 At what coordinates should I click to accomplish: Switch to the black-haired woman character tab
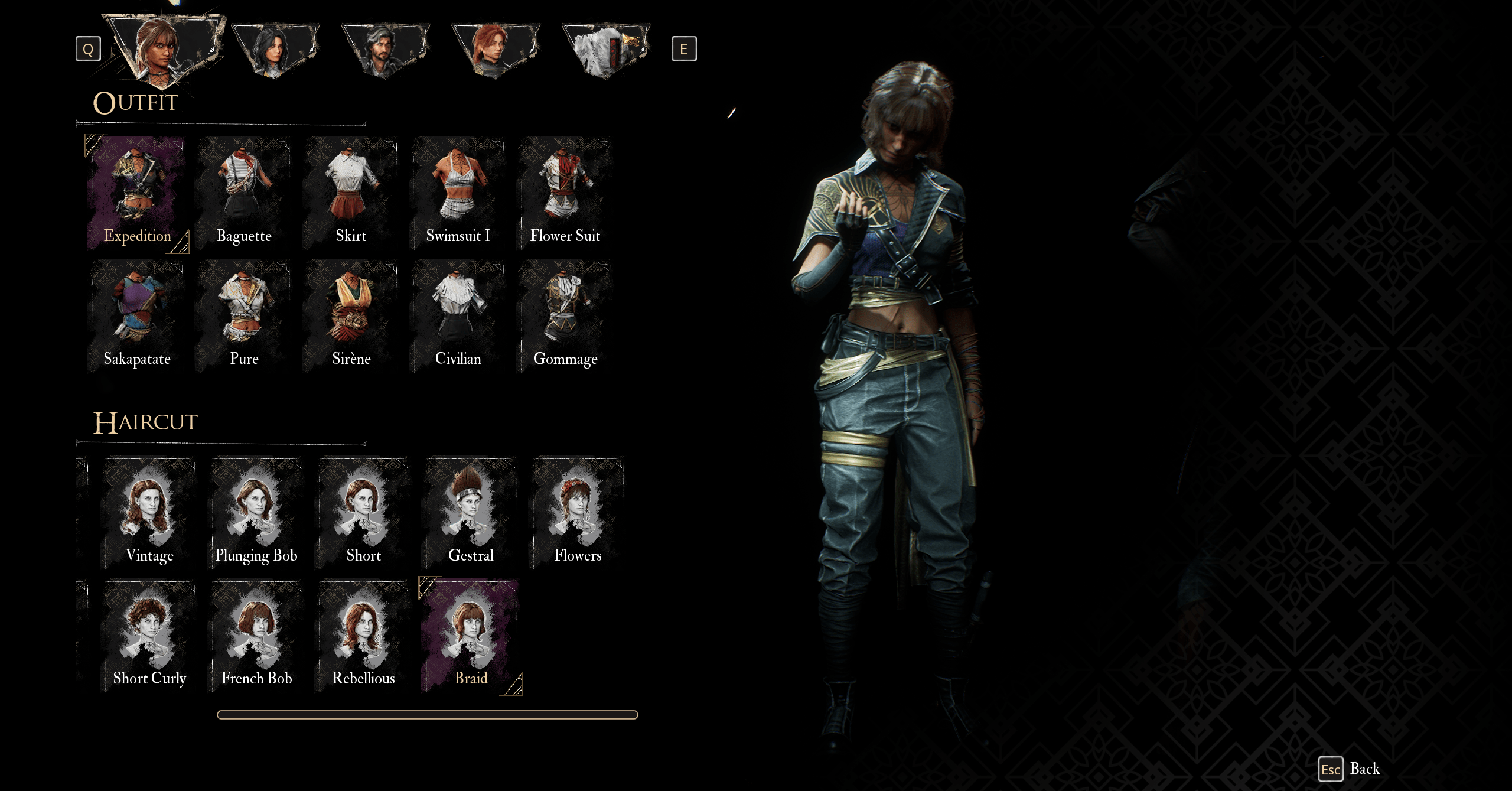[275, 50]
